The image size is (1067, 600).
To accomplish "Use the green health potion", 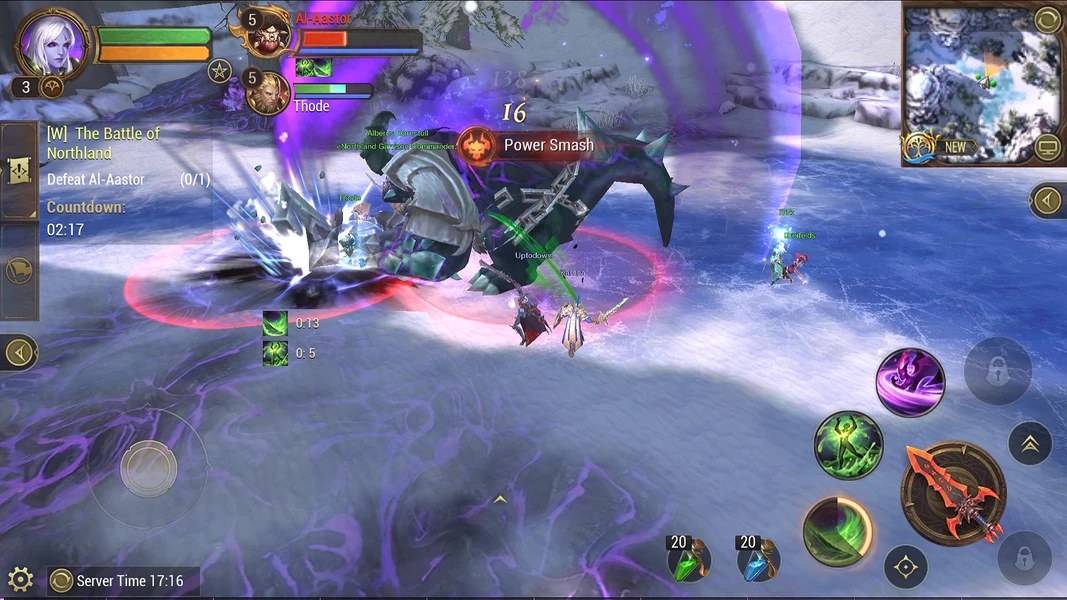I will [689, 560].
